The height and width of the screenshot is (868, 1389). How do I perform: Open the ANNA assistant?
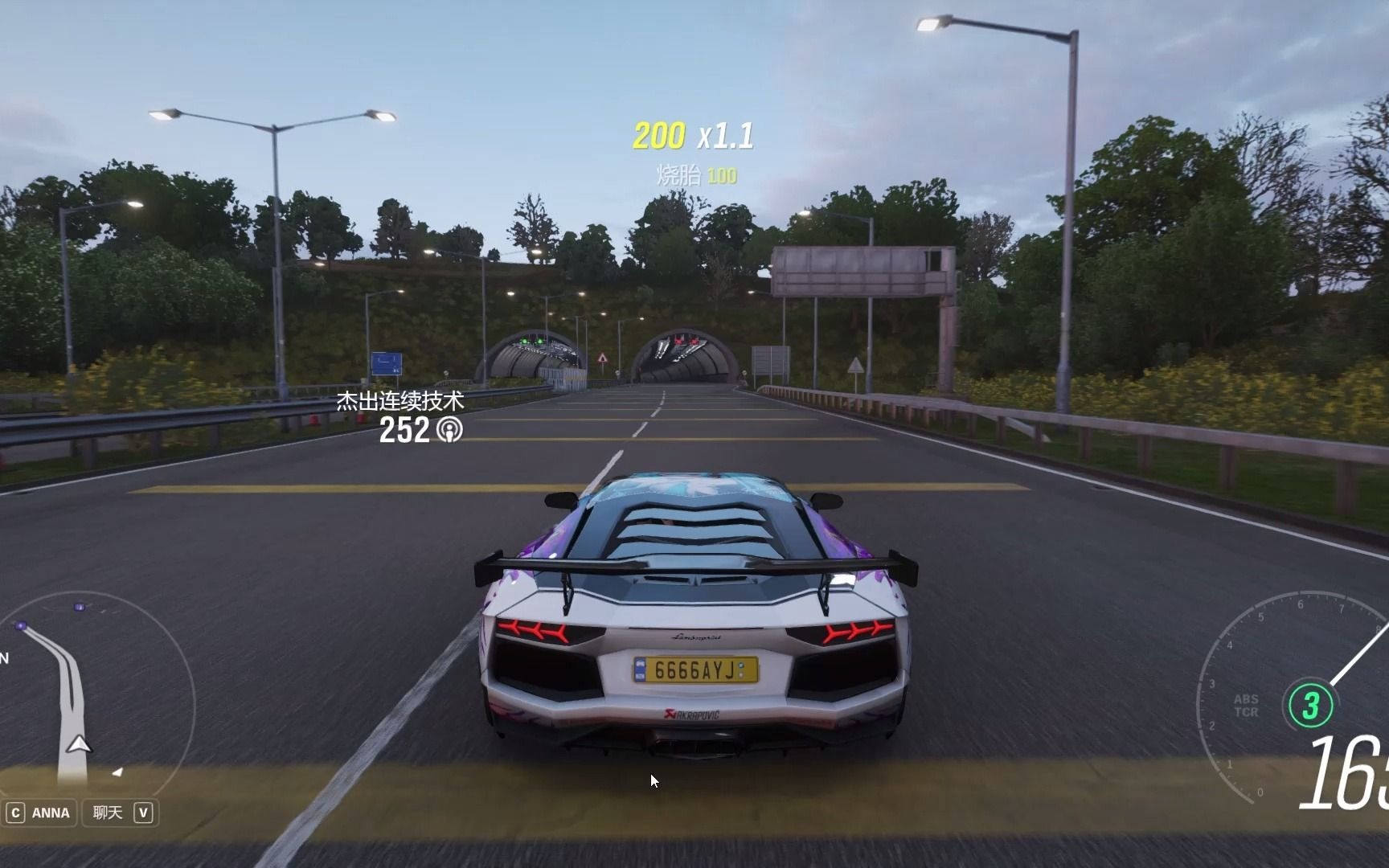click(40, 813)
